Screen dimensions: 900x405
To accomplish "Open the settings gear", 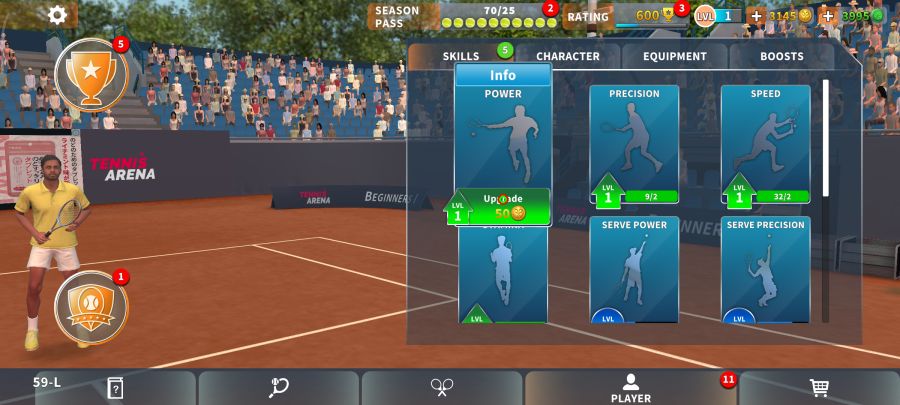I will 58,15.
